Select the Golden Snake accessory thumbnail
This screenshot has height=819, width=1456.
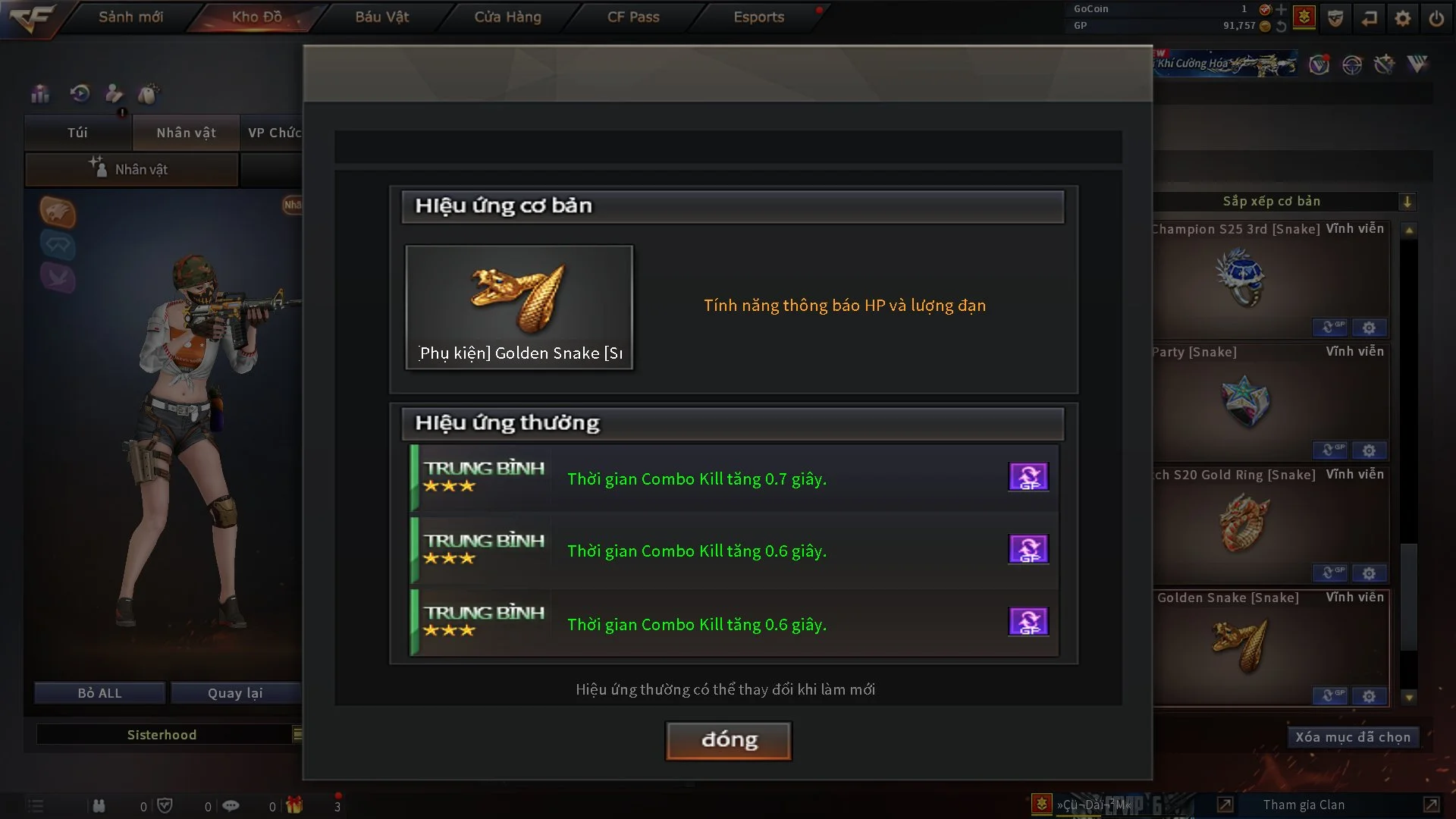519,306
